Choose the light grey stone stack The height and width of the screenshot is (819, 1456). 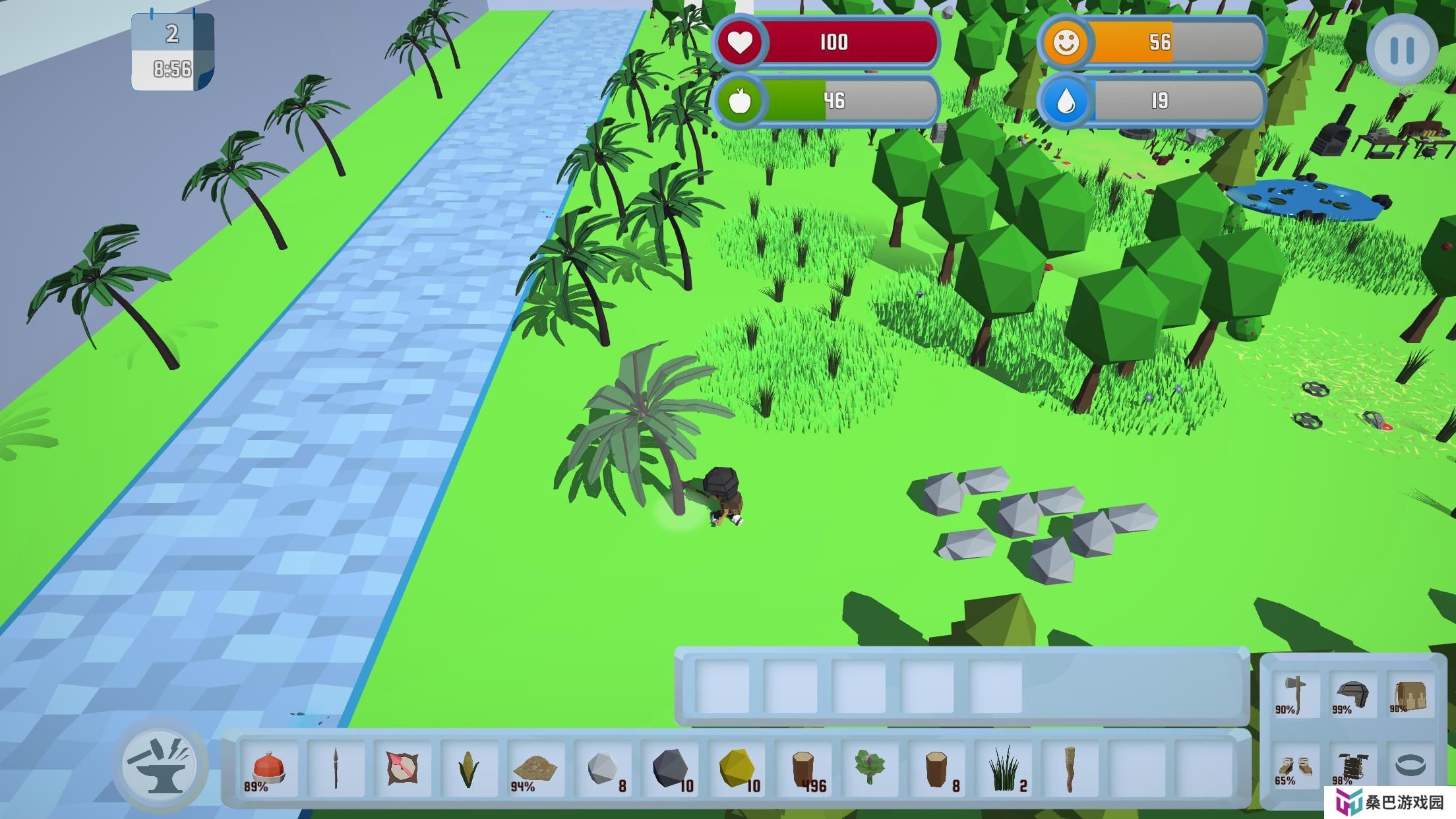pyautogui.click(x=603, y=768)
